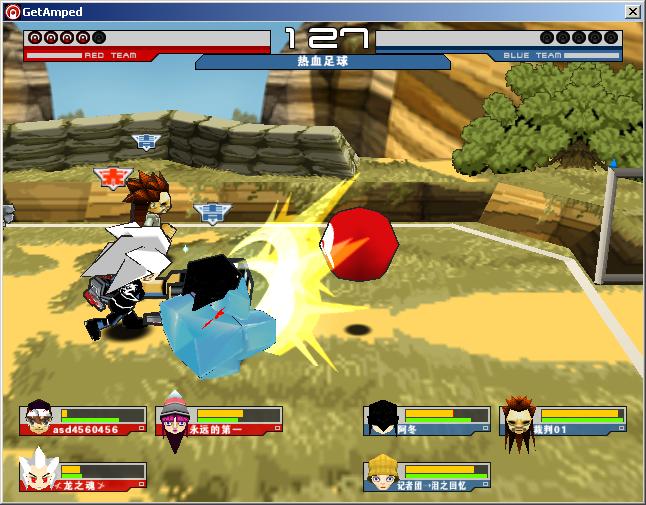Close the GetAmped window

(x=632, y=12)
